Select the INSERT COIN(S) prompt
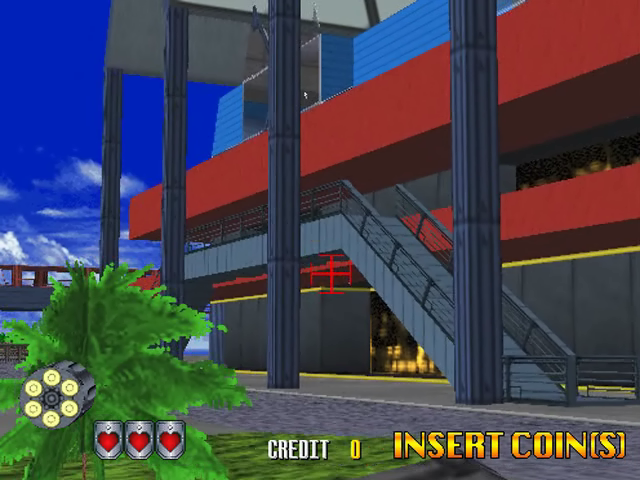Viewport: 640px width, 480px height. coord(509,445)
